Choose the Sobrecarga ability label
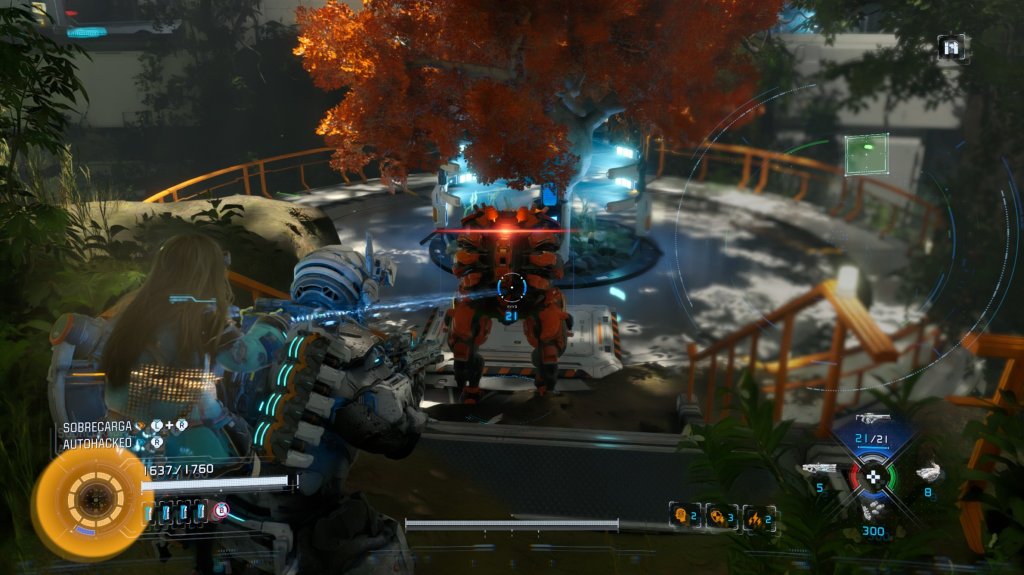1024x575 pixels. click(x=97, y=427)
